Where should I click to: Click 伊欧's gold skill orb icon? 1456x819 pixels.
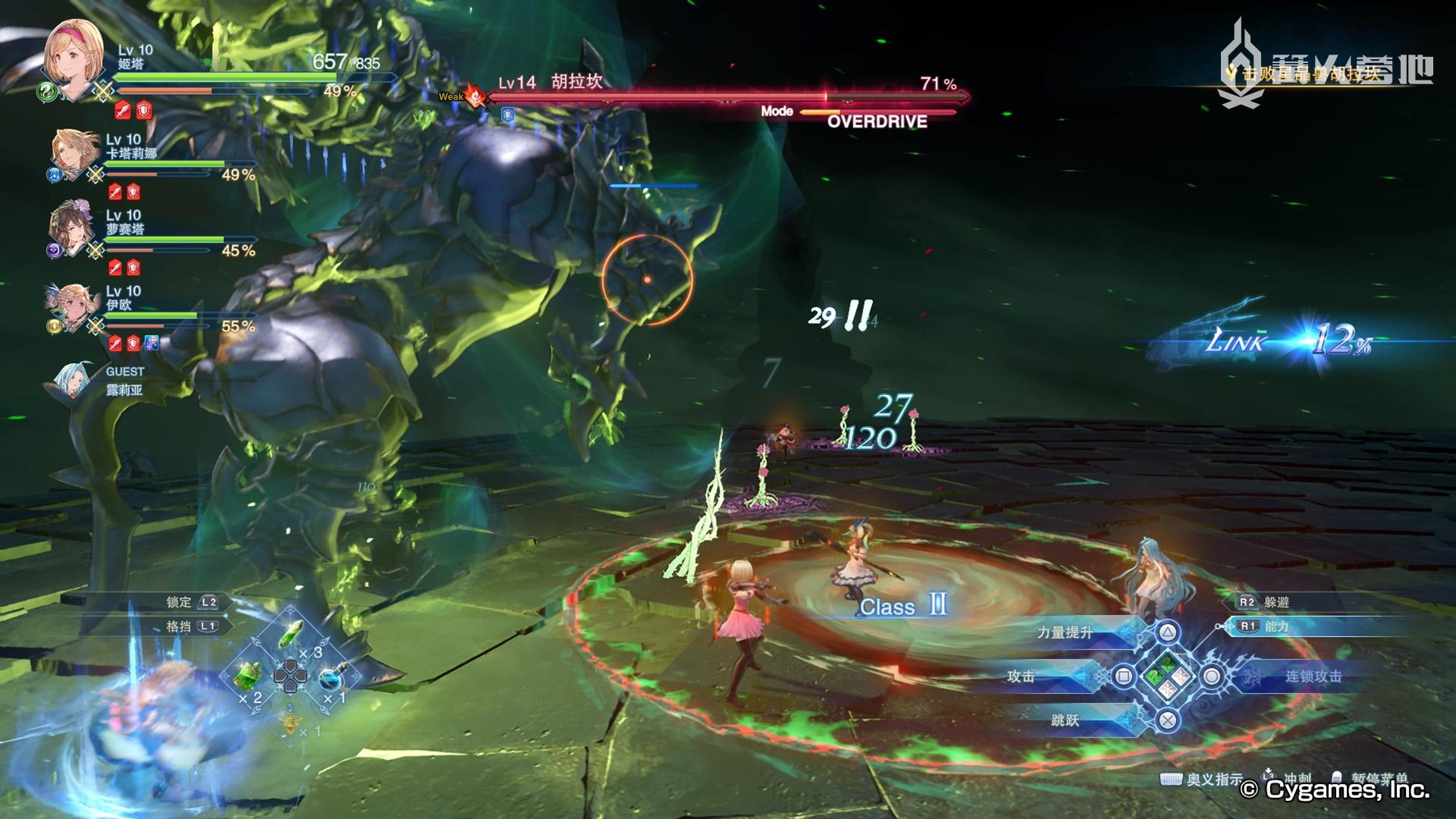tap(54, 325)
